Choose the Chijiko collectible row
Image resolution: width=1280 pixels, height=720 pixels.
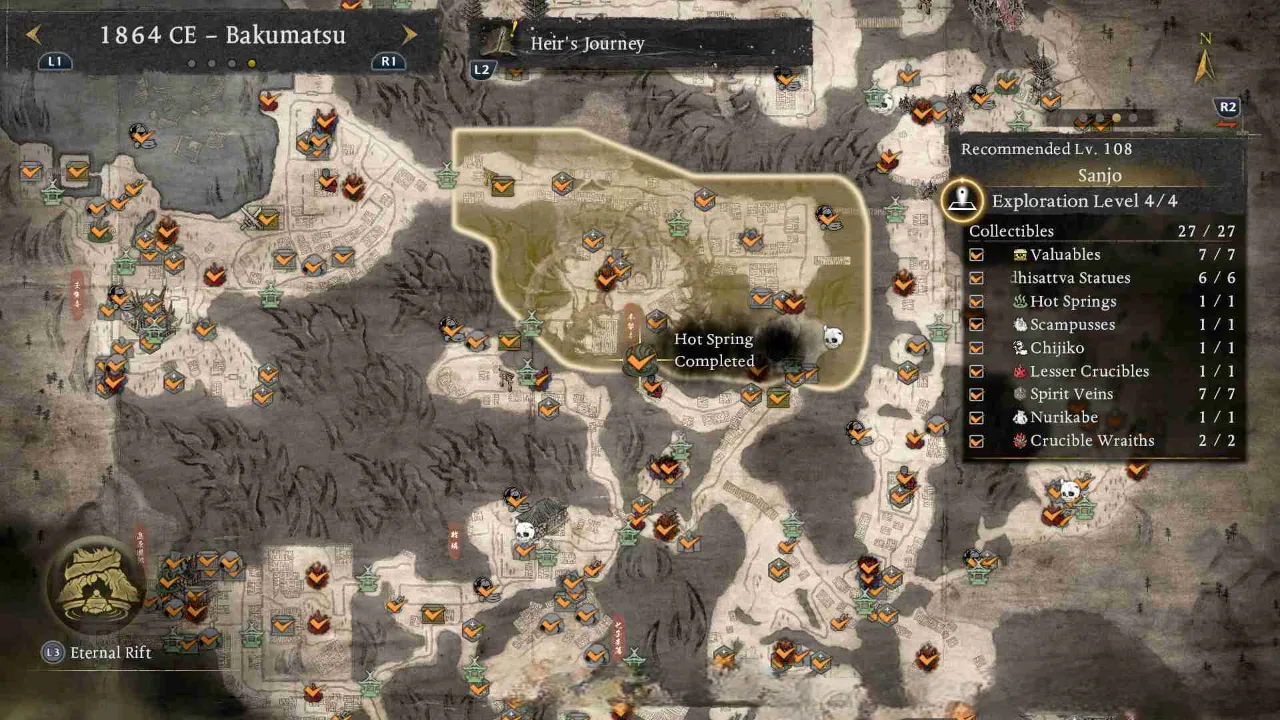tap(1104, 348)
